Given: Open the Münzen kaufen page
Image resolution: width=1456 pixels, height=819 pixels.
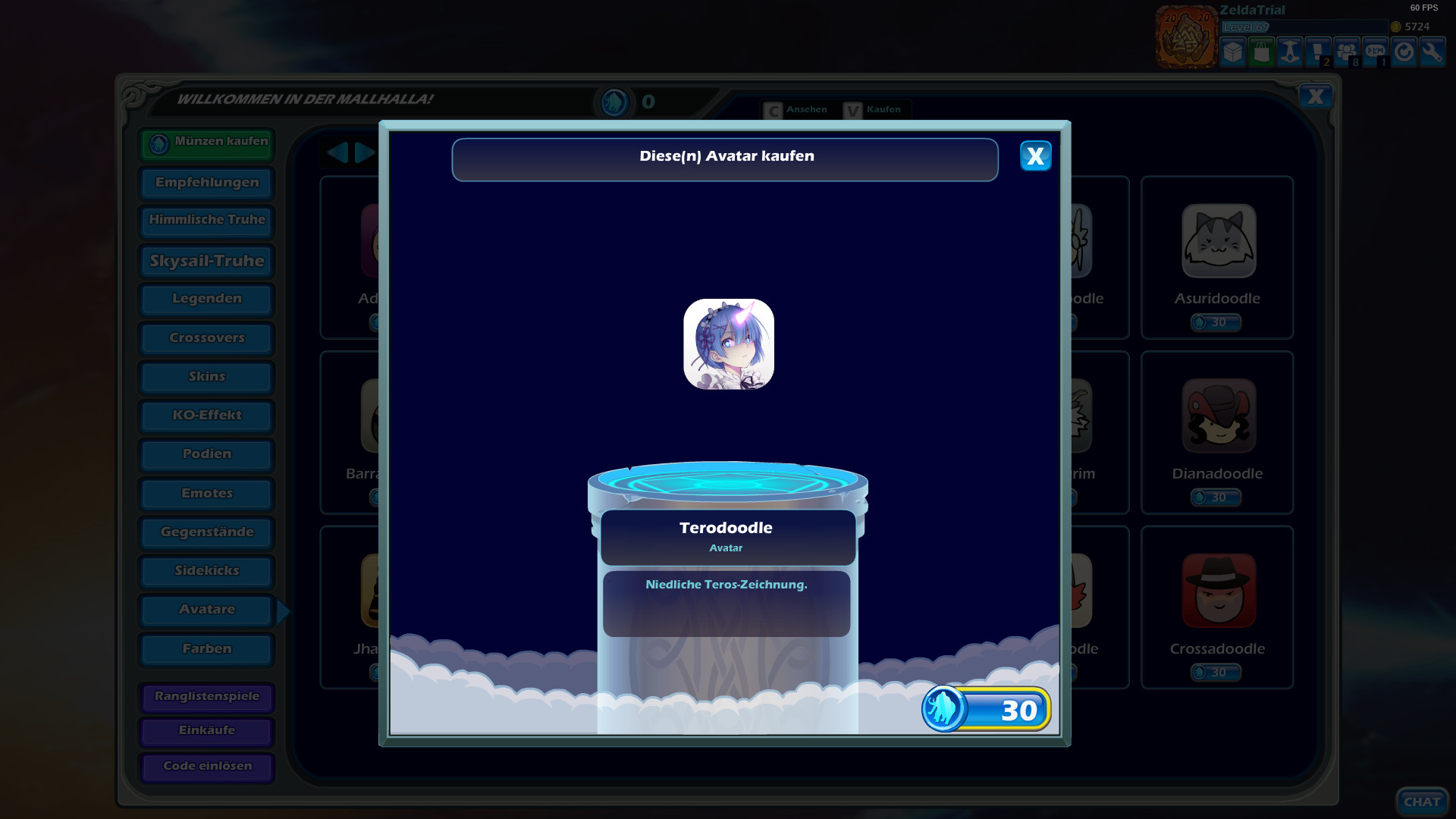Looking at the screenshot, I should pos(206,143).
